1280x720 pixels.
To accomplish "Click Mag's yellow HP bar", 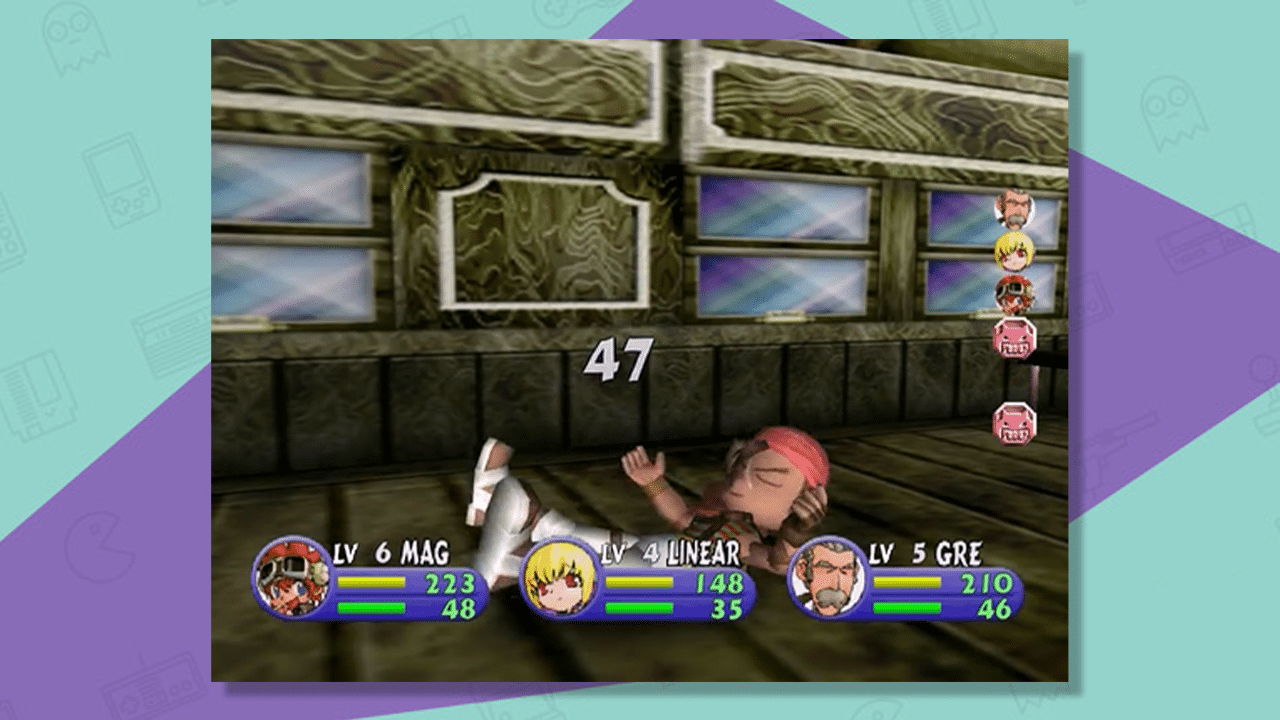I will pos(373,583).
